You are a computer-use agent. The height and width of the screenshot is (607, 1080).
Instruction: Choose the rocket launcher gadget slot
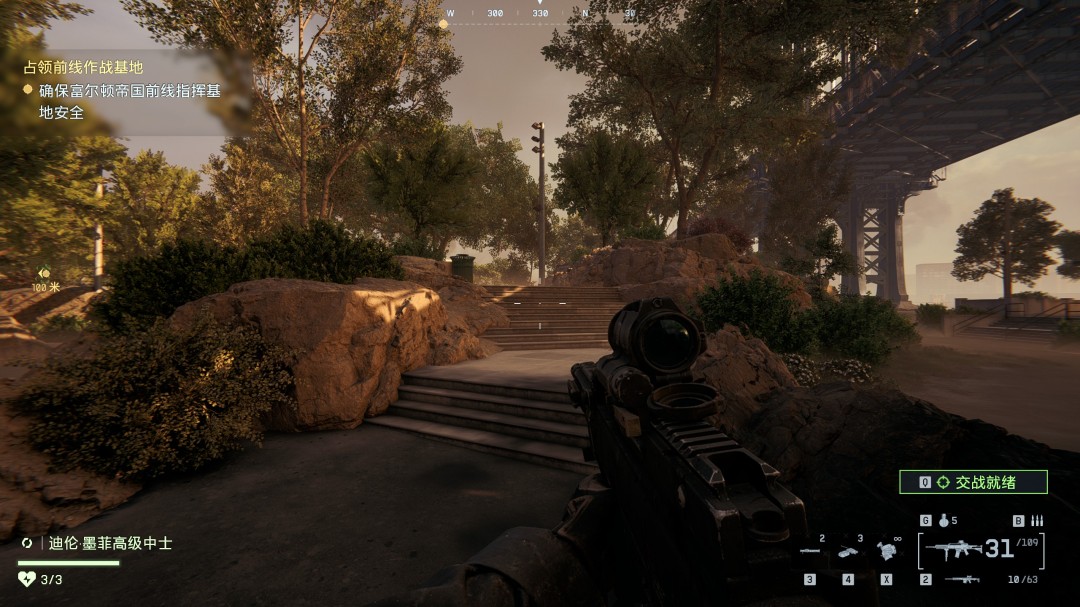(x=810, y=551)
